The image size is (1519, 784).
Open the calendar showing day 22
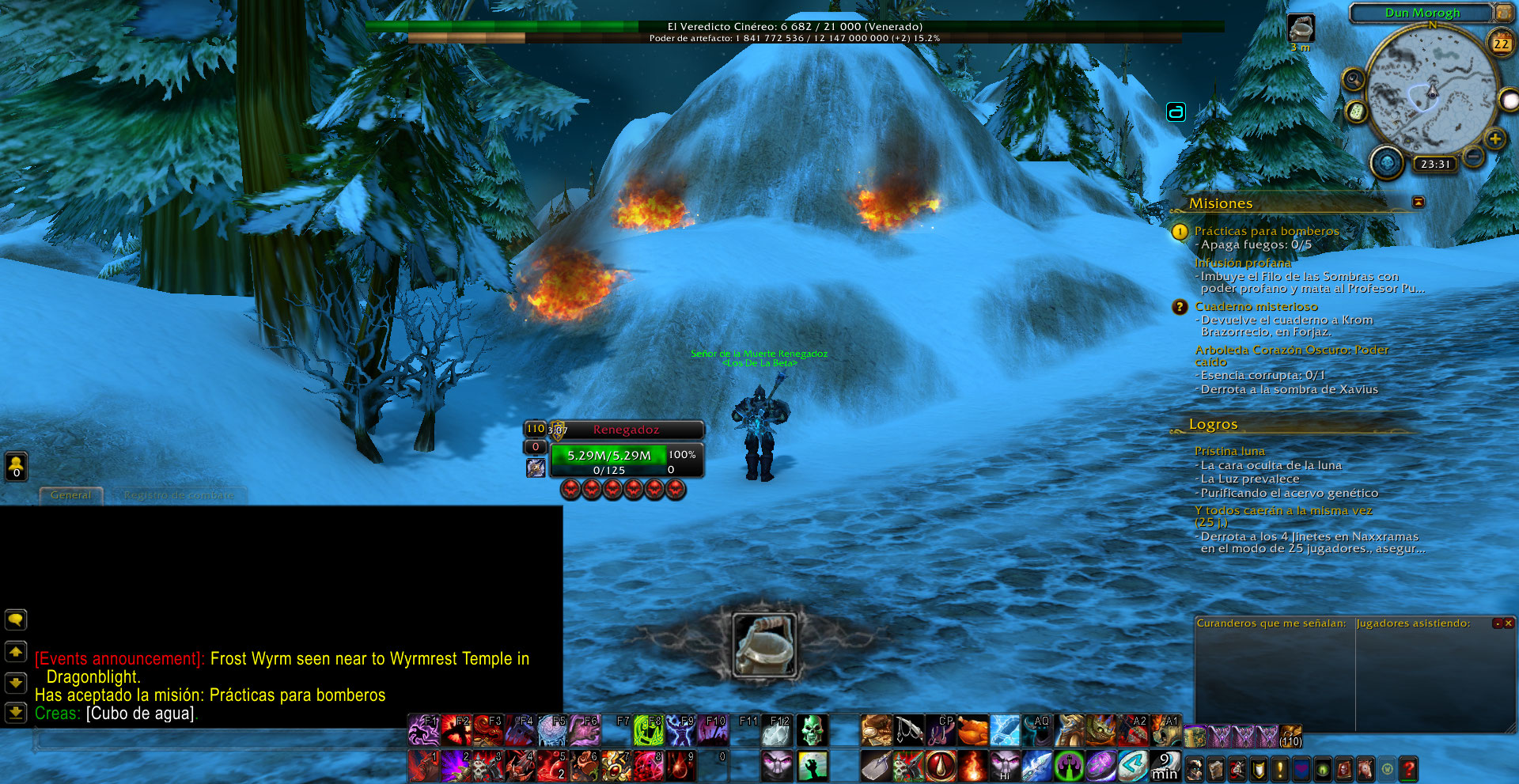pos(1501,44)
